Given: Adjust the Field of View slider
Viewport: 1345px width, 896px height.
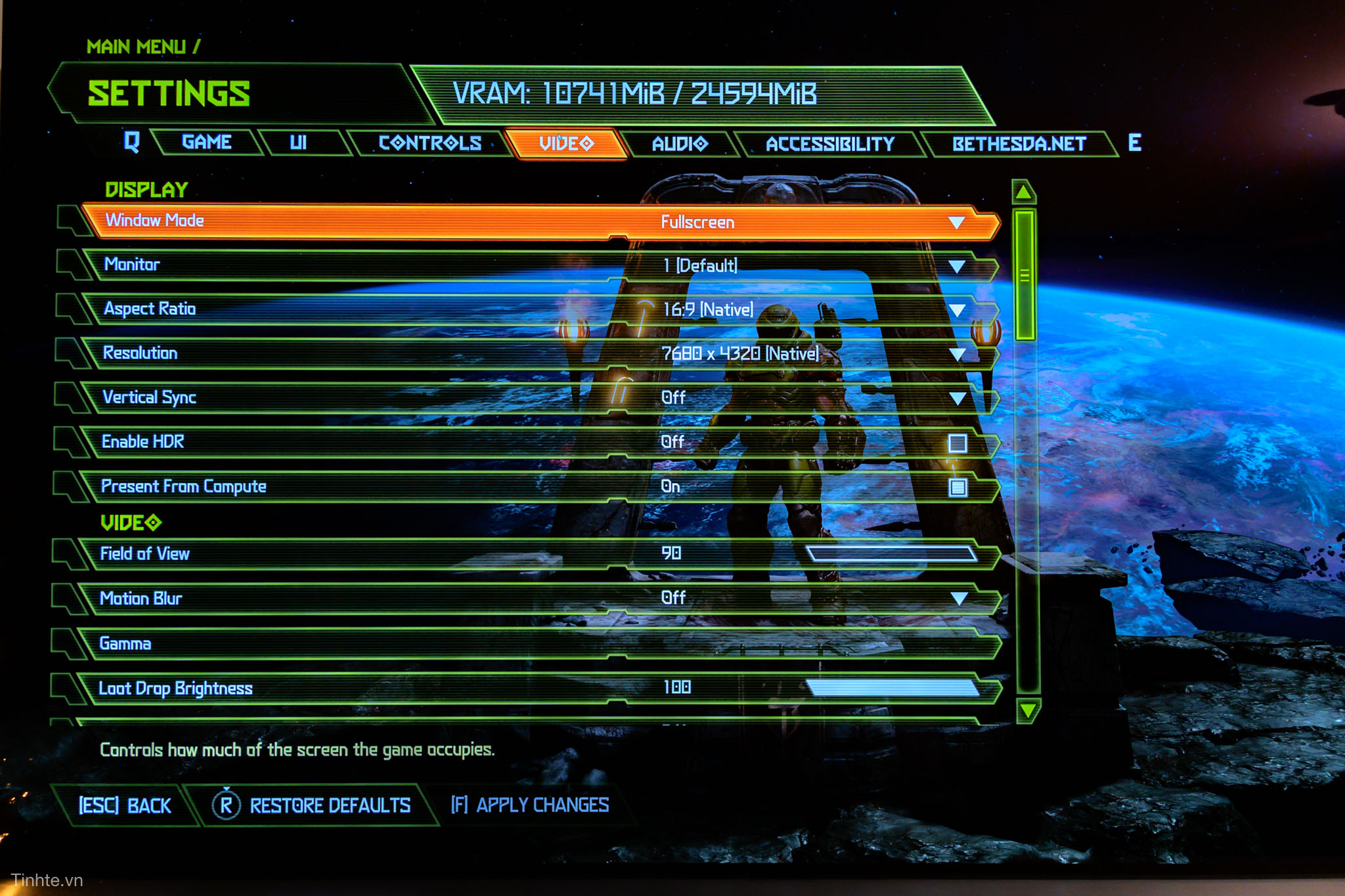Looking at the screenshot, I should tap(892, 554).
